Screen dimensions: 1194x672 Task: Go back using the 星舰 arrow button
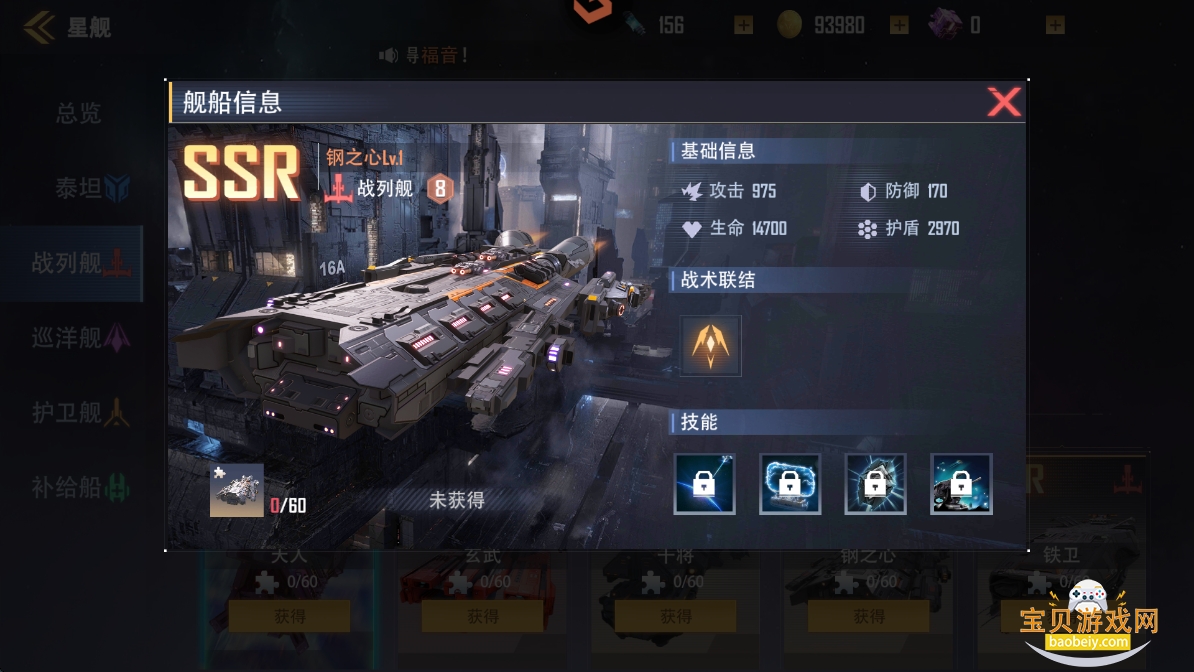pyautogui.click(x=40, y=27)
